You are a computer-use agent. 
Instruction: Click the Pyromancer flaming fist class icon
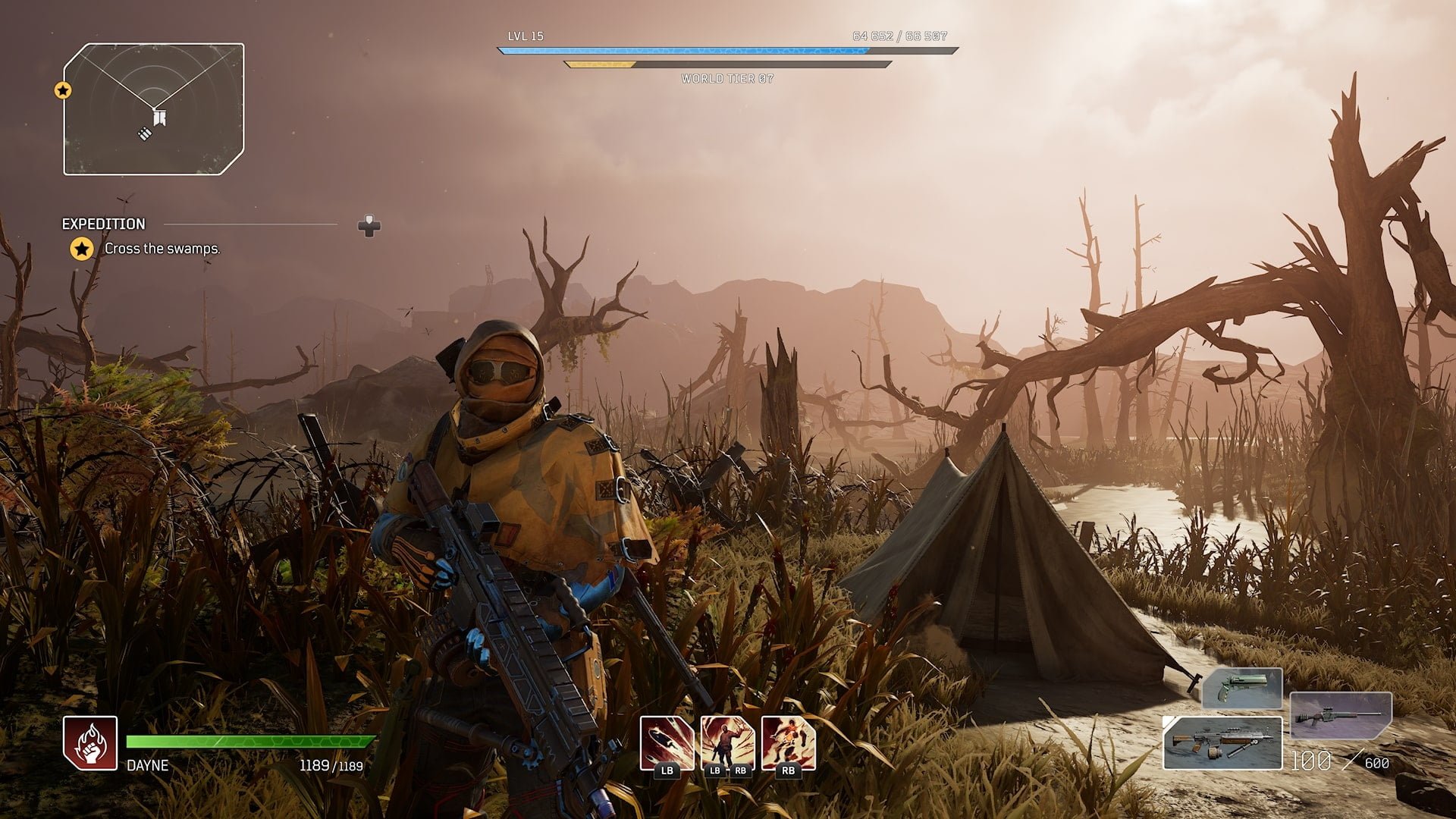[x=90, y=742]
